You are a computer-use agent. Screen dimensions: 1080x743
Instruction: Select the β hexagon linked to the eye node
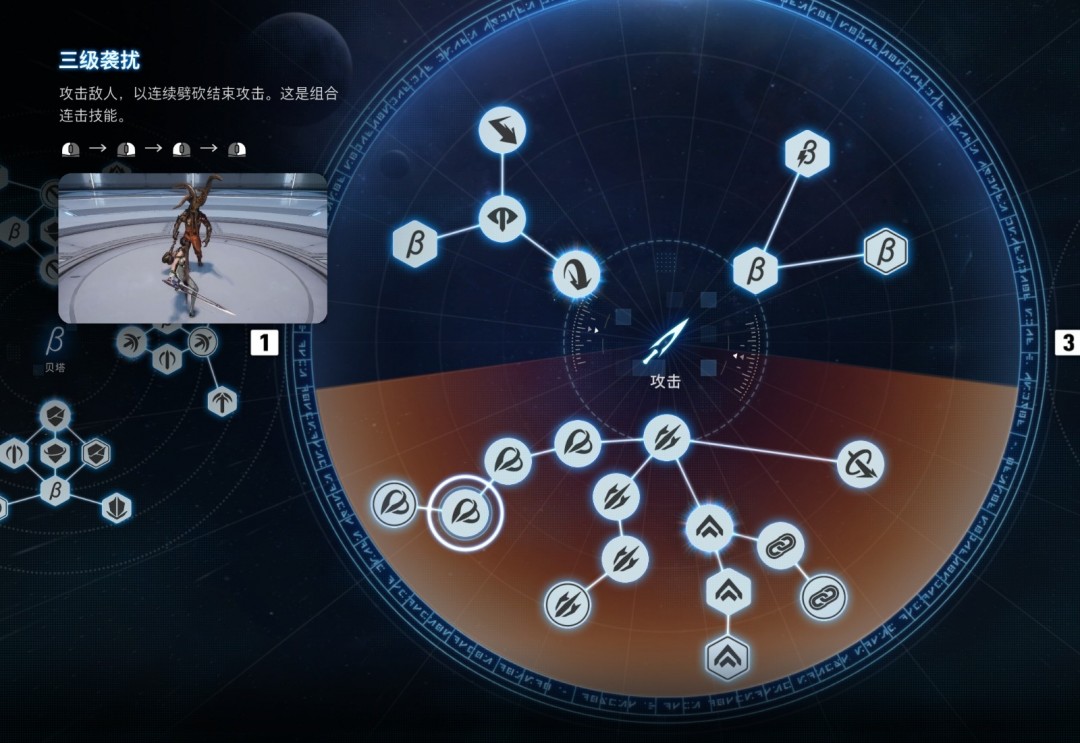[x=415, y=244]
